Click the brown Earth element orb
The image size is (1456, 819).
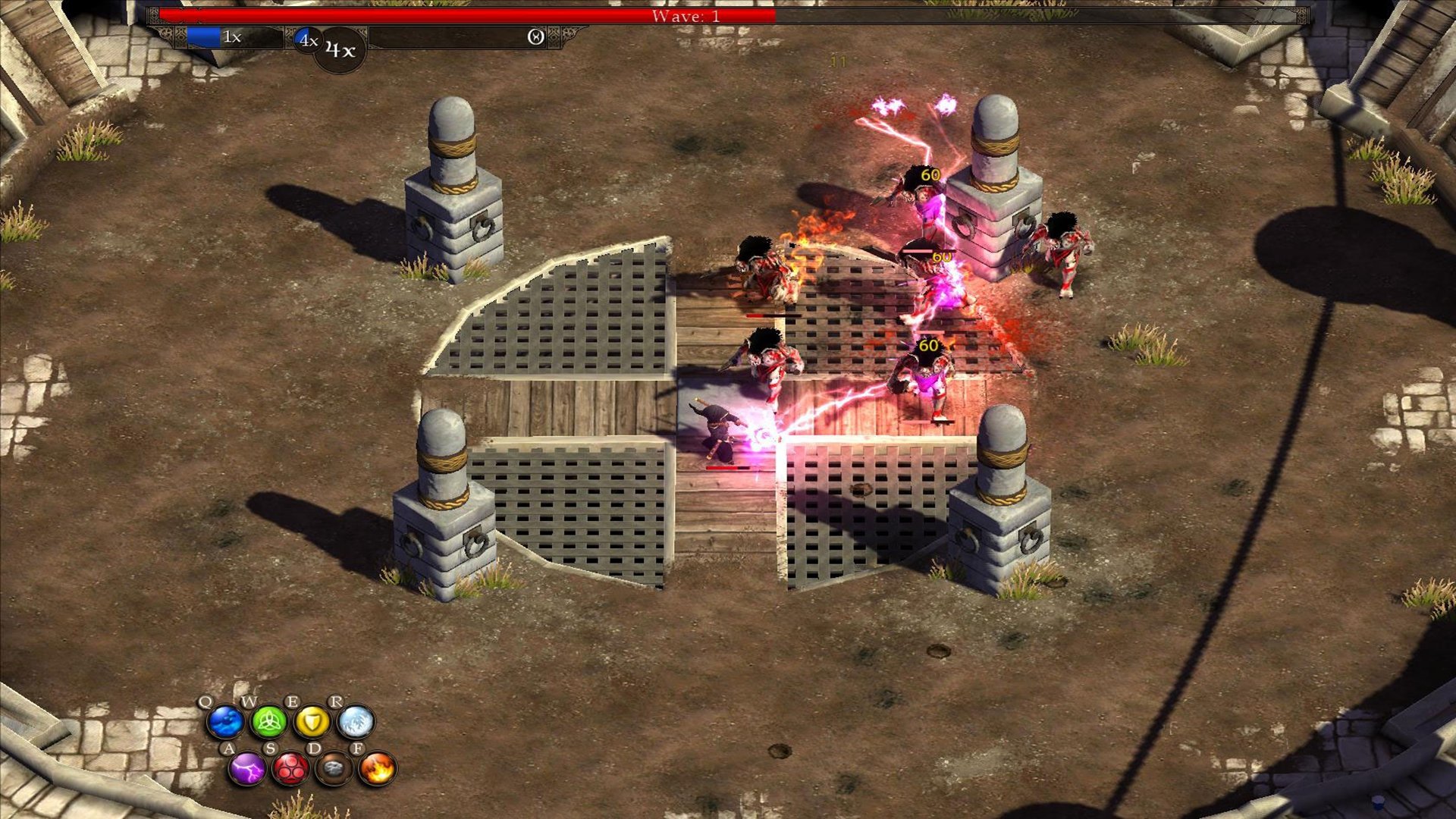[x=334, y=769]
